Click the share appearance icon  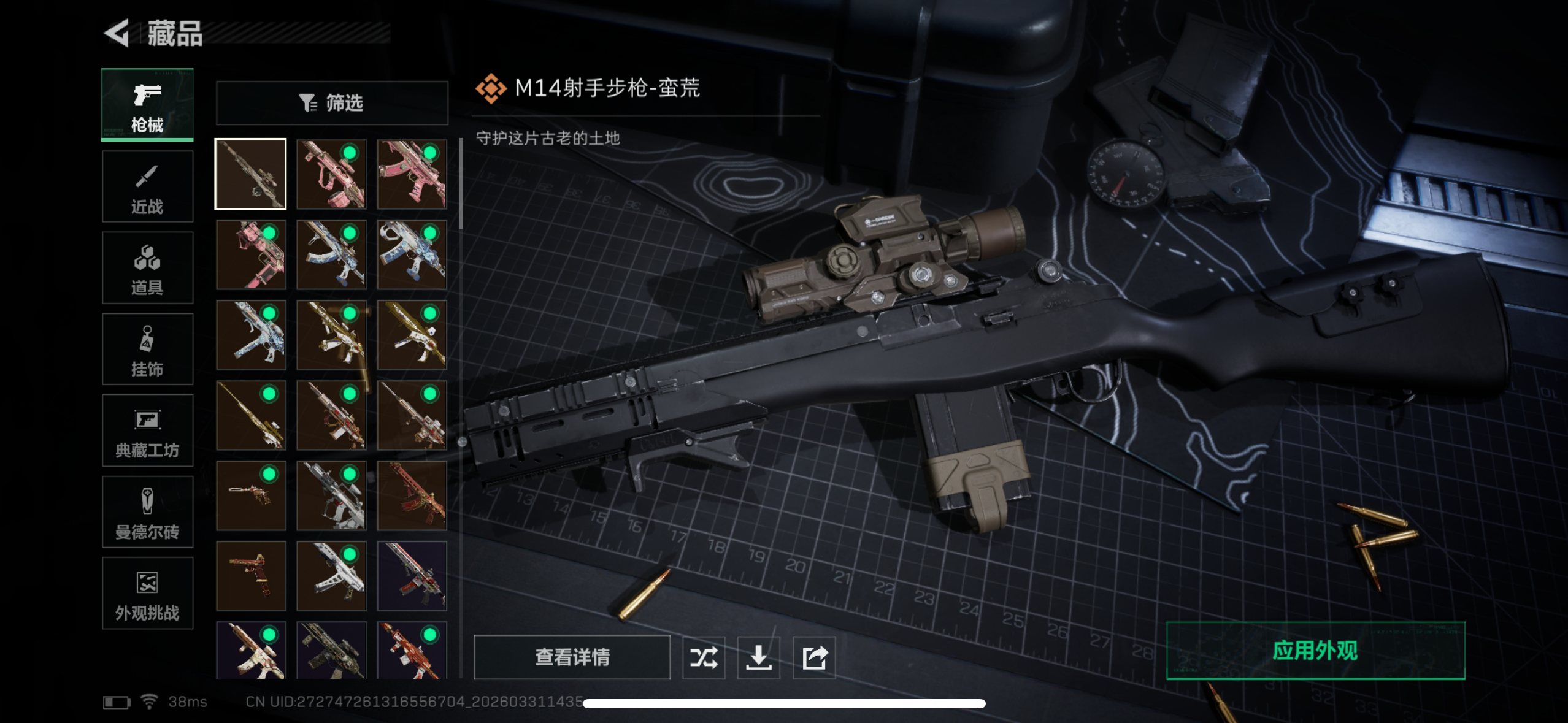point(815,657)
